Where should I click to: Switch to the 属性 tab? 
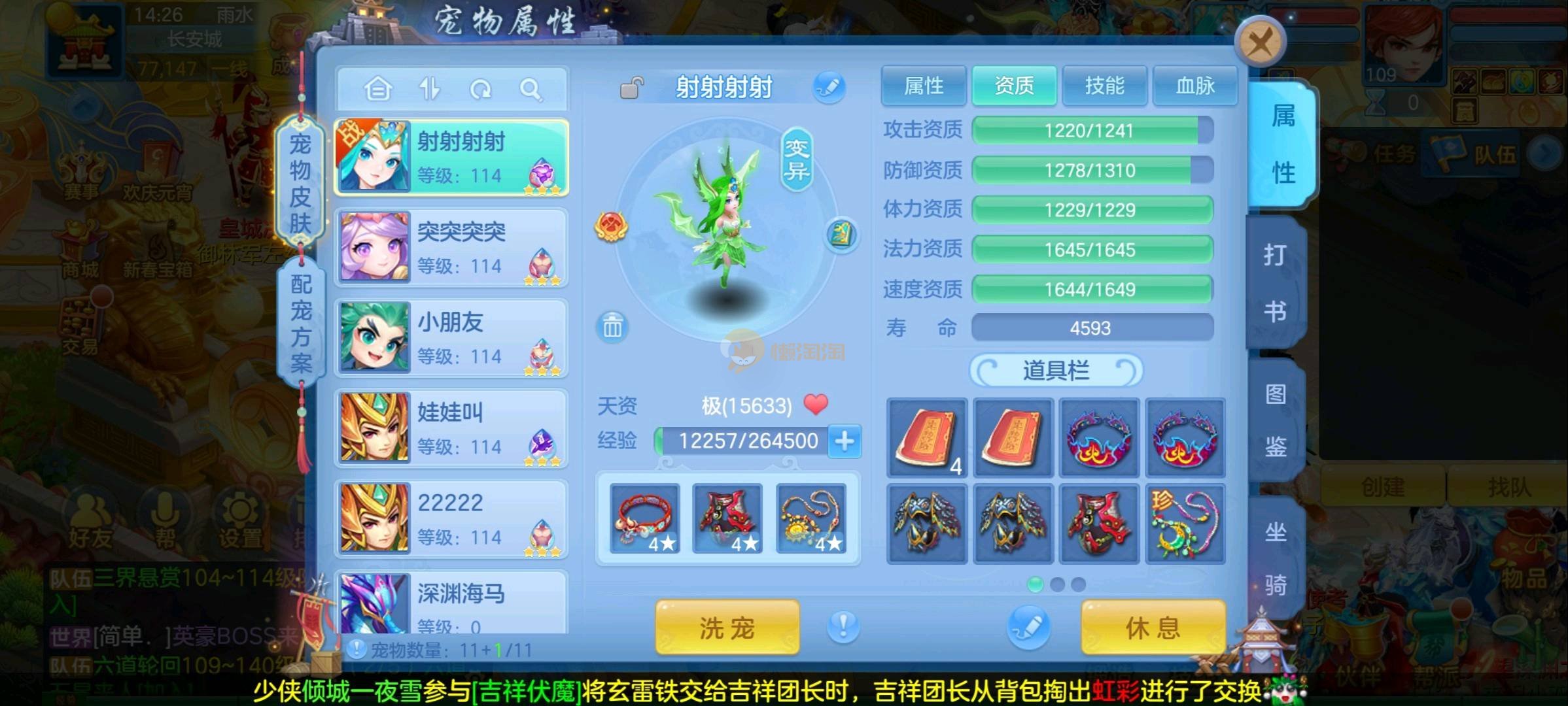pos(923,86)
